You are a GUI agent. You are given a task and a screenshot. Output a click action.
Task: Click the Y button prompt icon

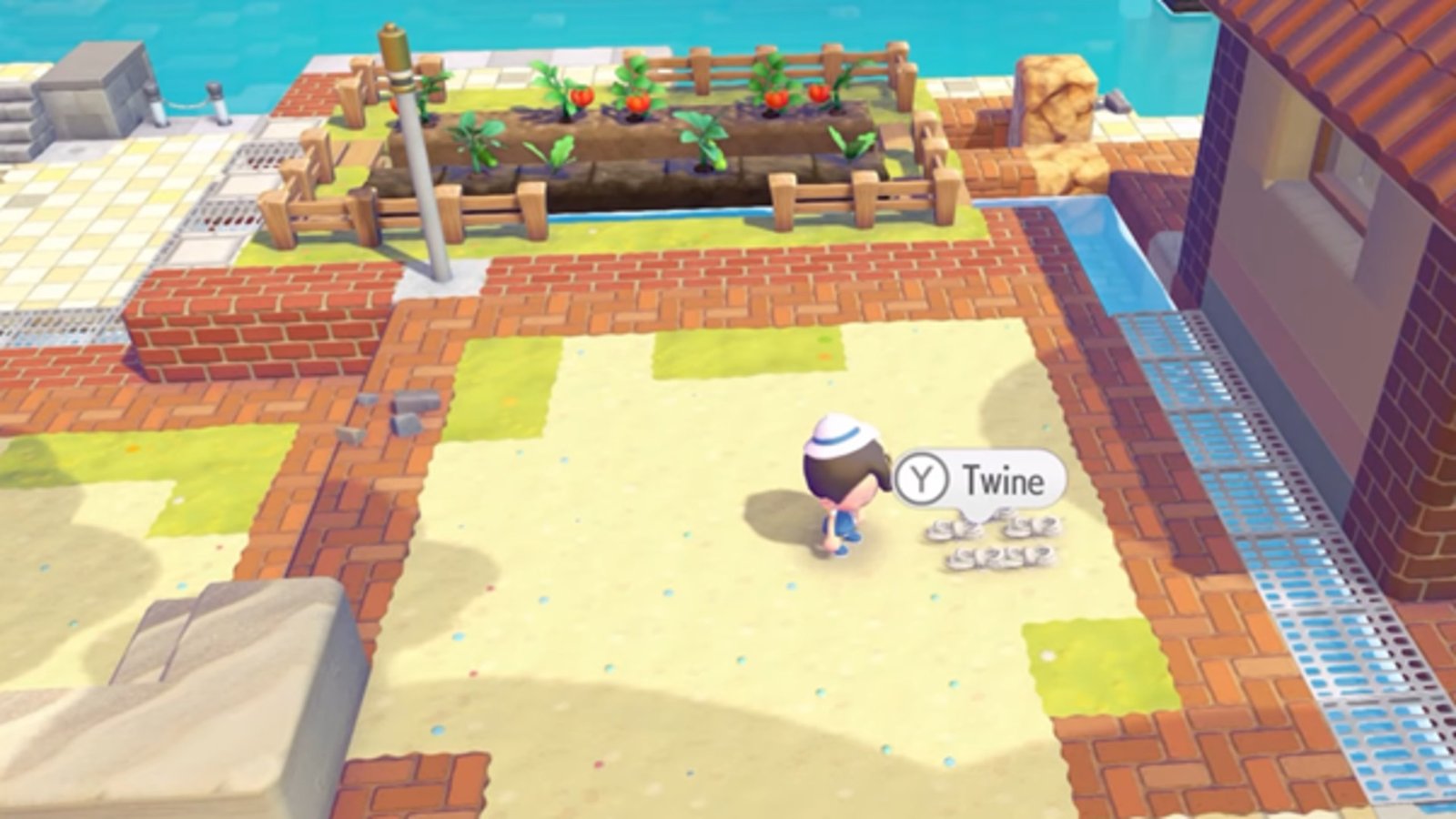coord(921,477)
